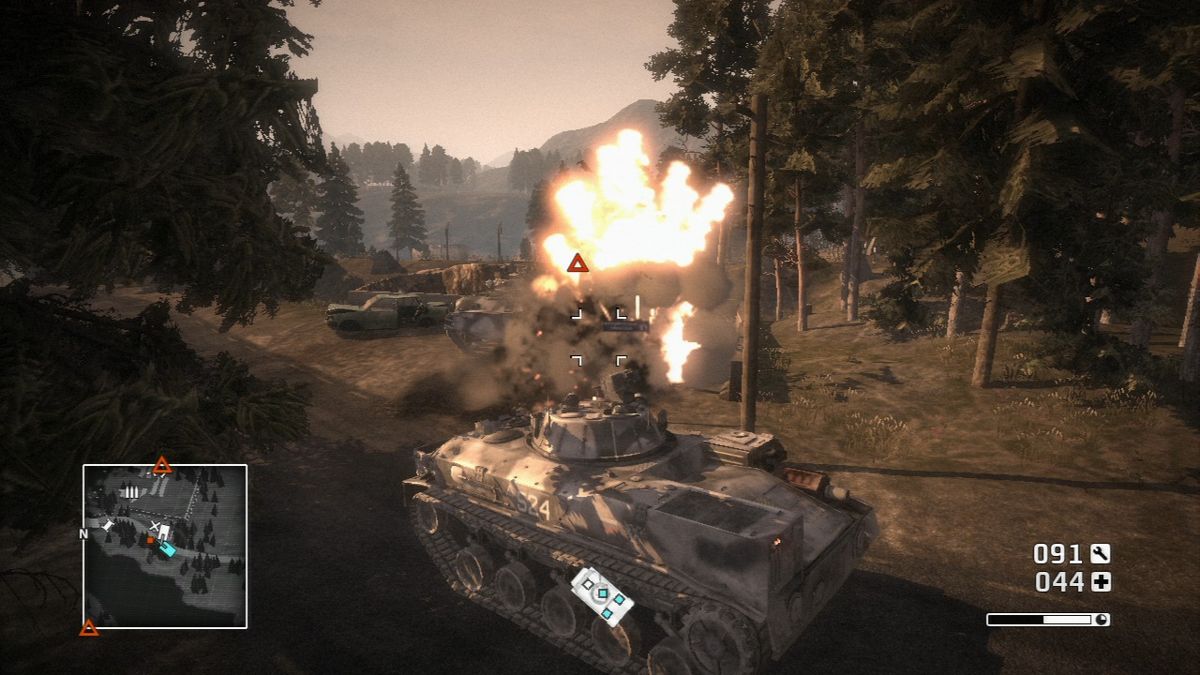
Task: Click the minimap in the corner
Action: coord(165,546)
